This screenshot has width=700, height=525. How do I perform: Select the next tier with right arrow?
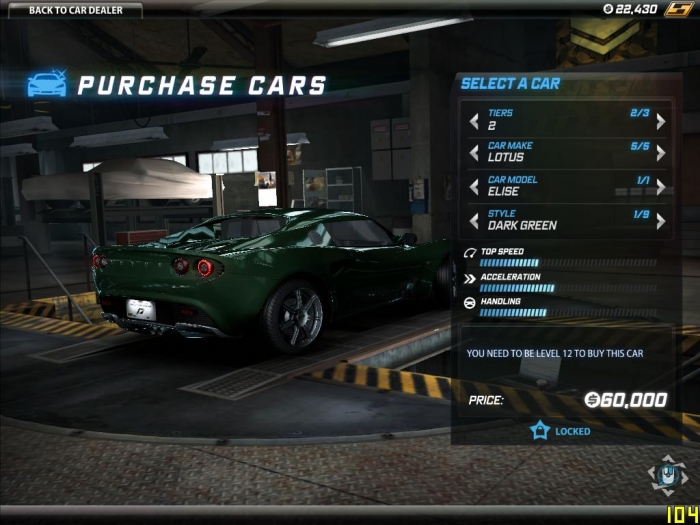coord(660,121)
